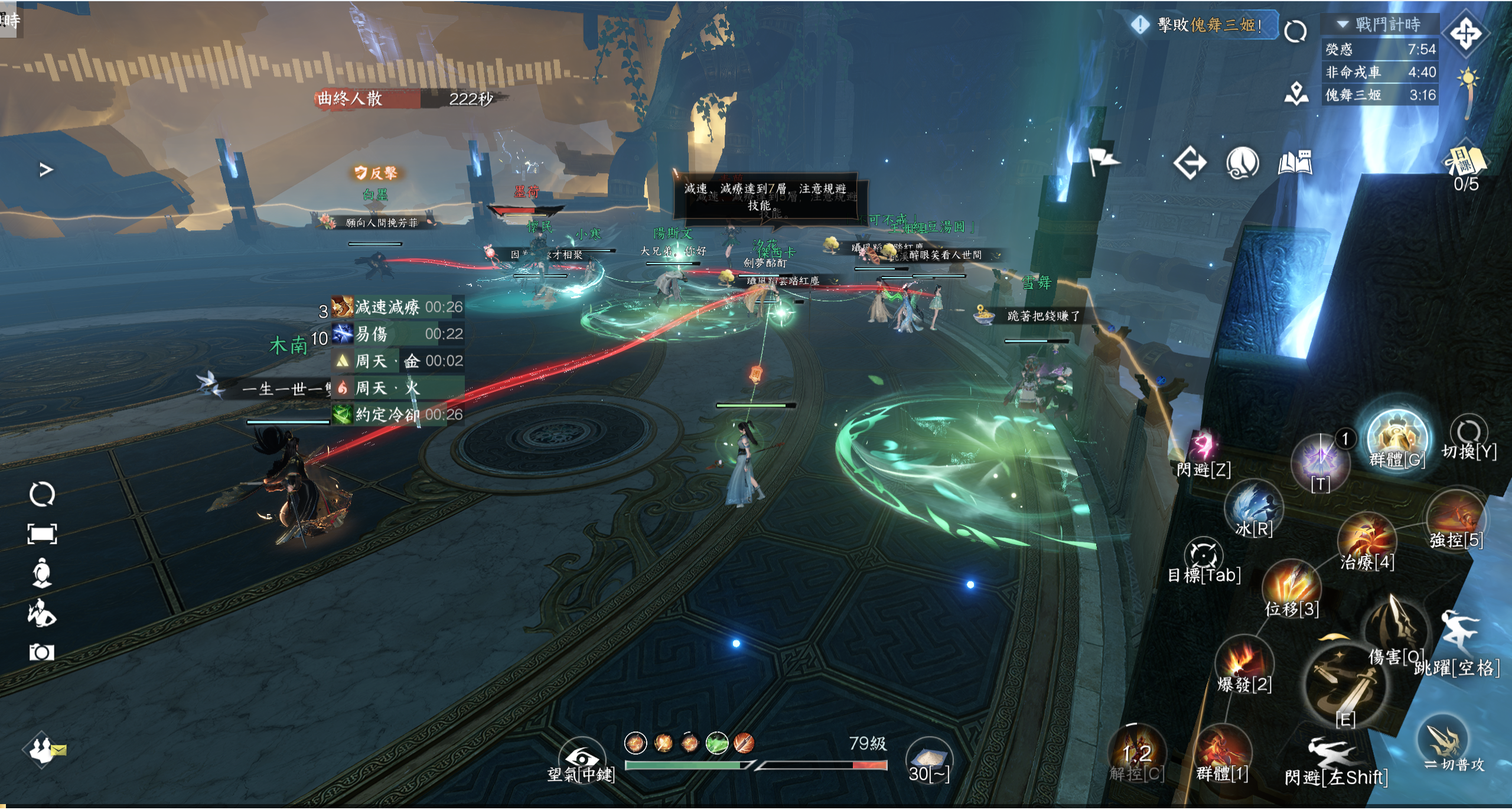Open the camera screenshot mode
1512x810 pixels.
[42, 652]
